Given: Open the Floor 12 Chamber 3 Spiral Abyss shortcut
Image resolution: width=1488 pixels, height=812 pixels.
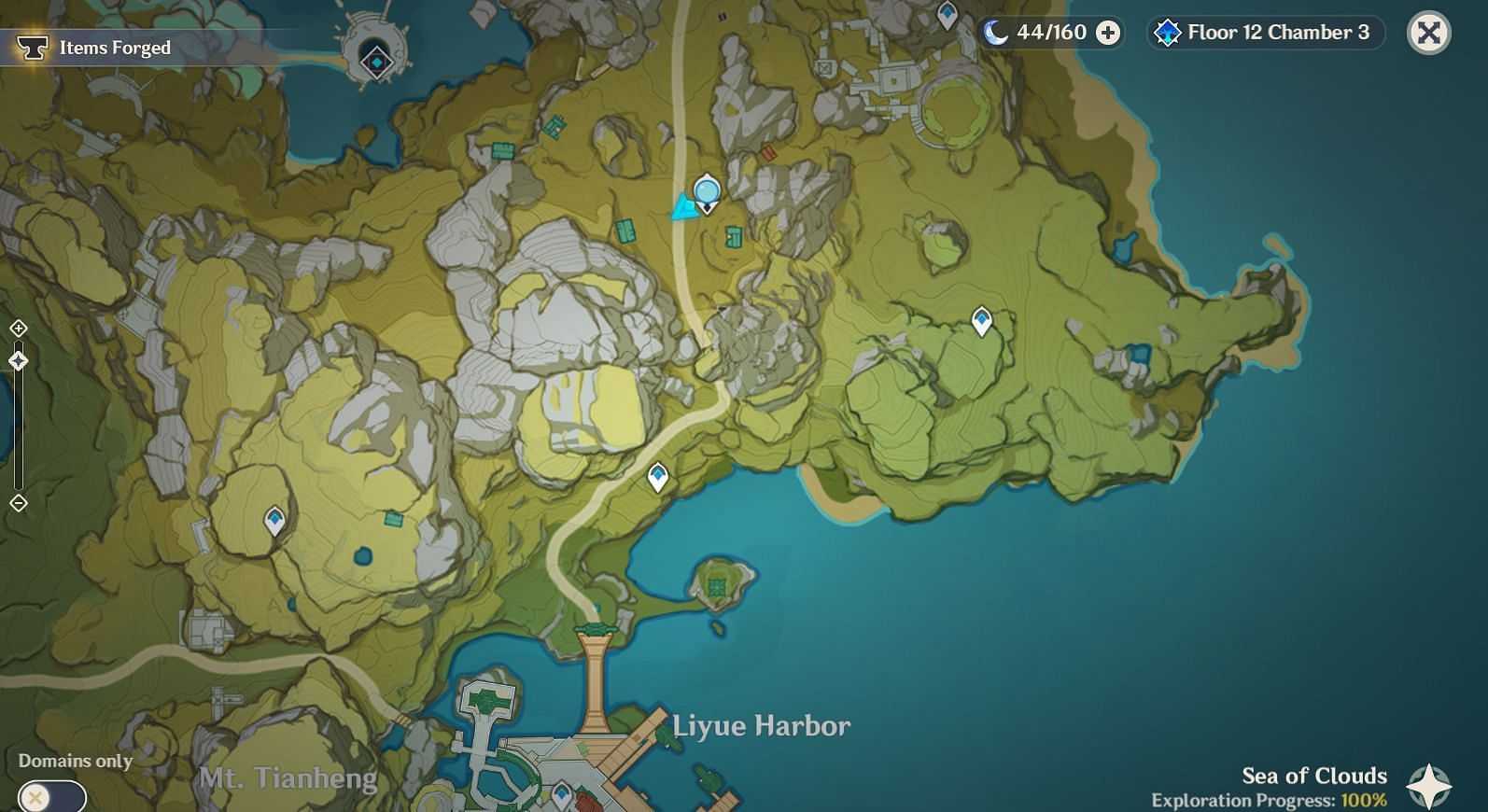Looking at the screenshot, I should 1265,33.
